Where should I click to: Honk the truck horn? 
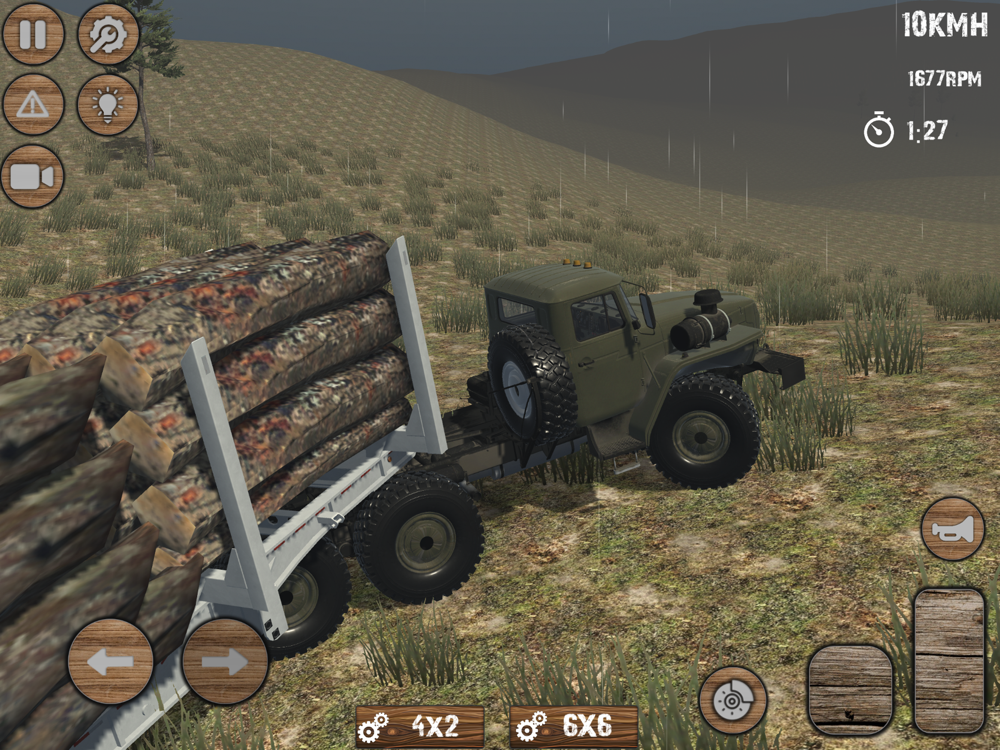953,528
